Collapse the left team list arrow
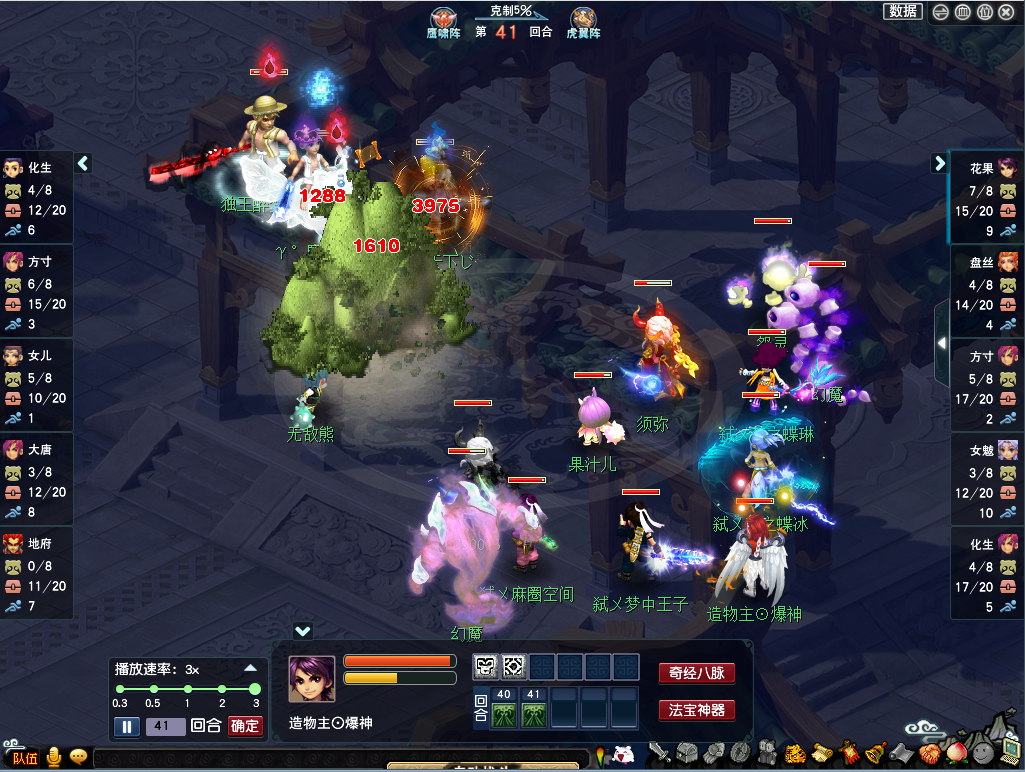Screen dimensions: 1025x772 (83, 163)
